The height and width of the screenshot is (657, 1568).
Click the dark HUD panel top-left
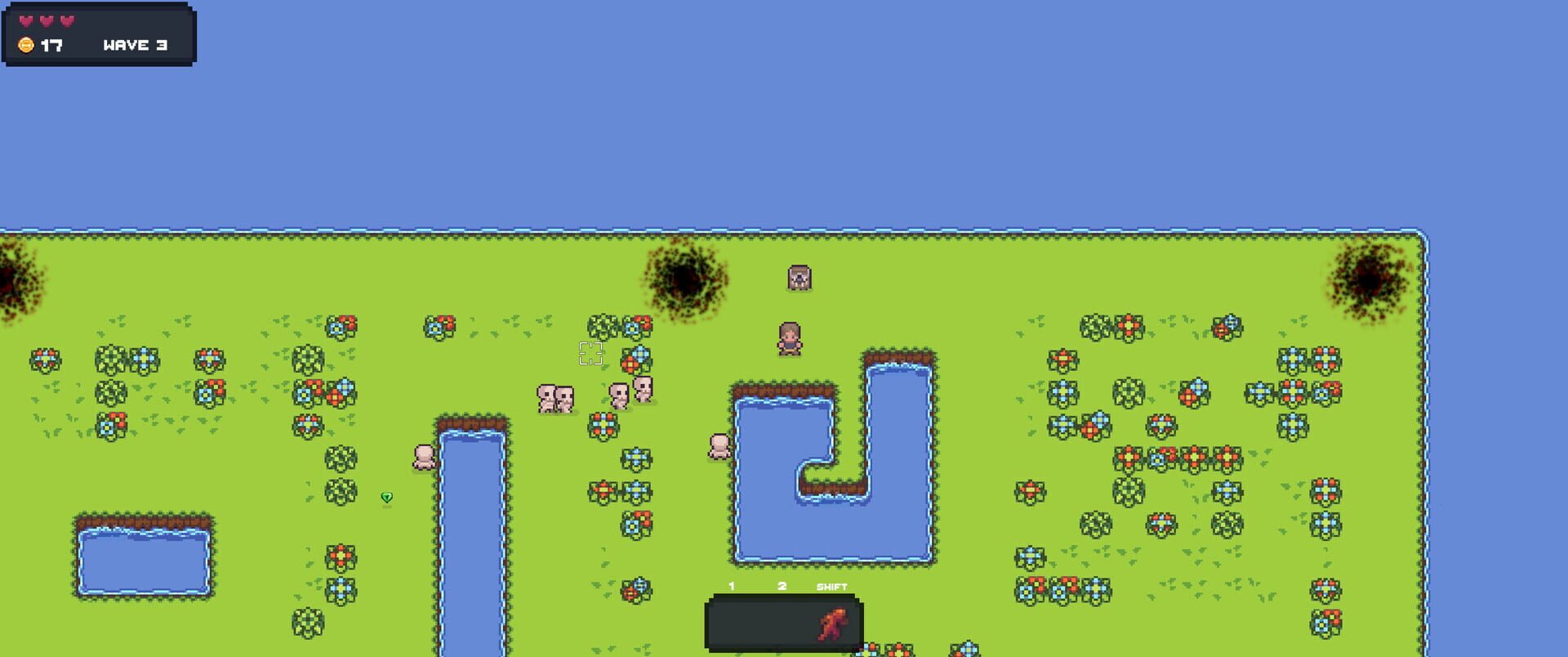(98, 34)
